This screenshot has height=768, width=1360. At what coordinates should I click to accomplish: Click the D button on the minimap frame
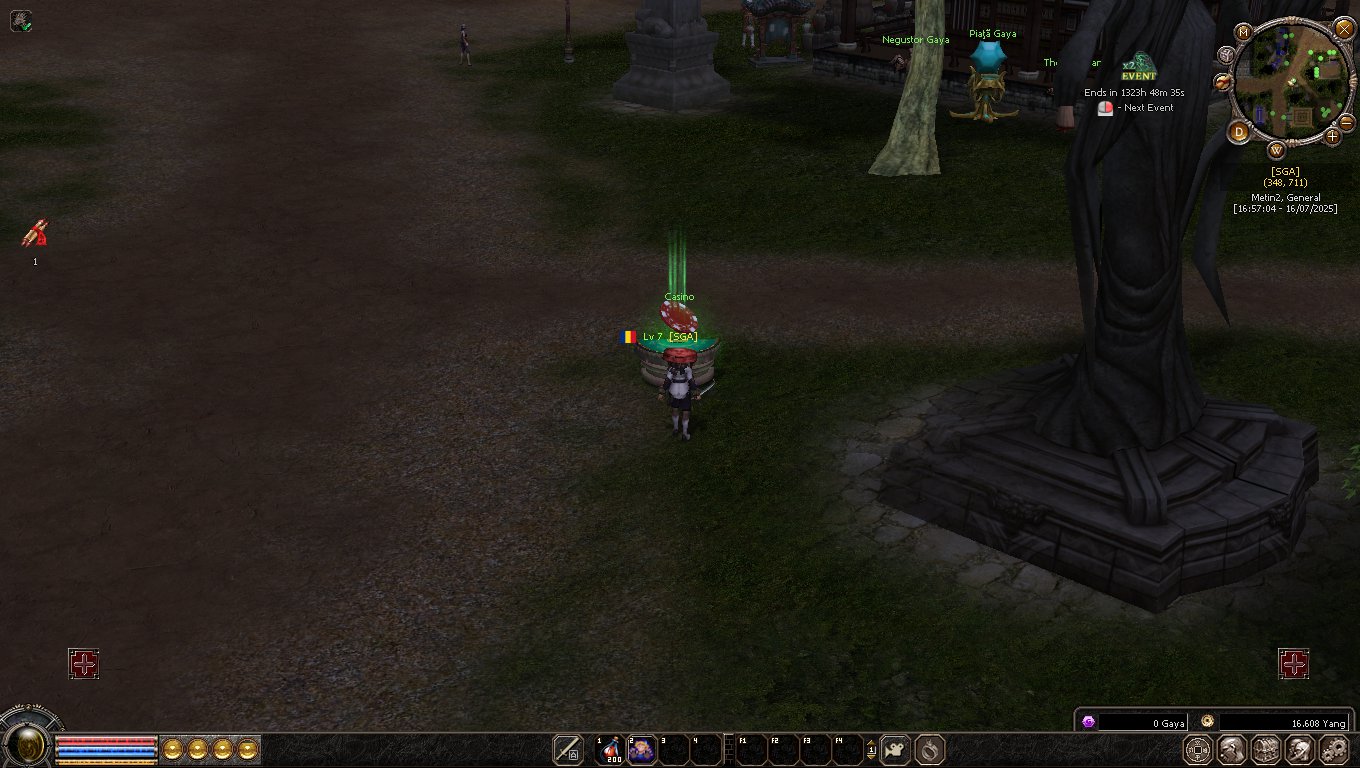pyautogui.click(x=1239, y=132)
